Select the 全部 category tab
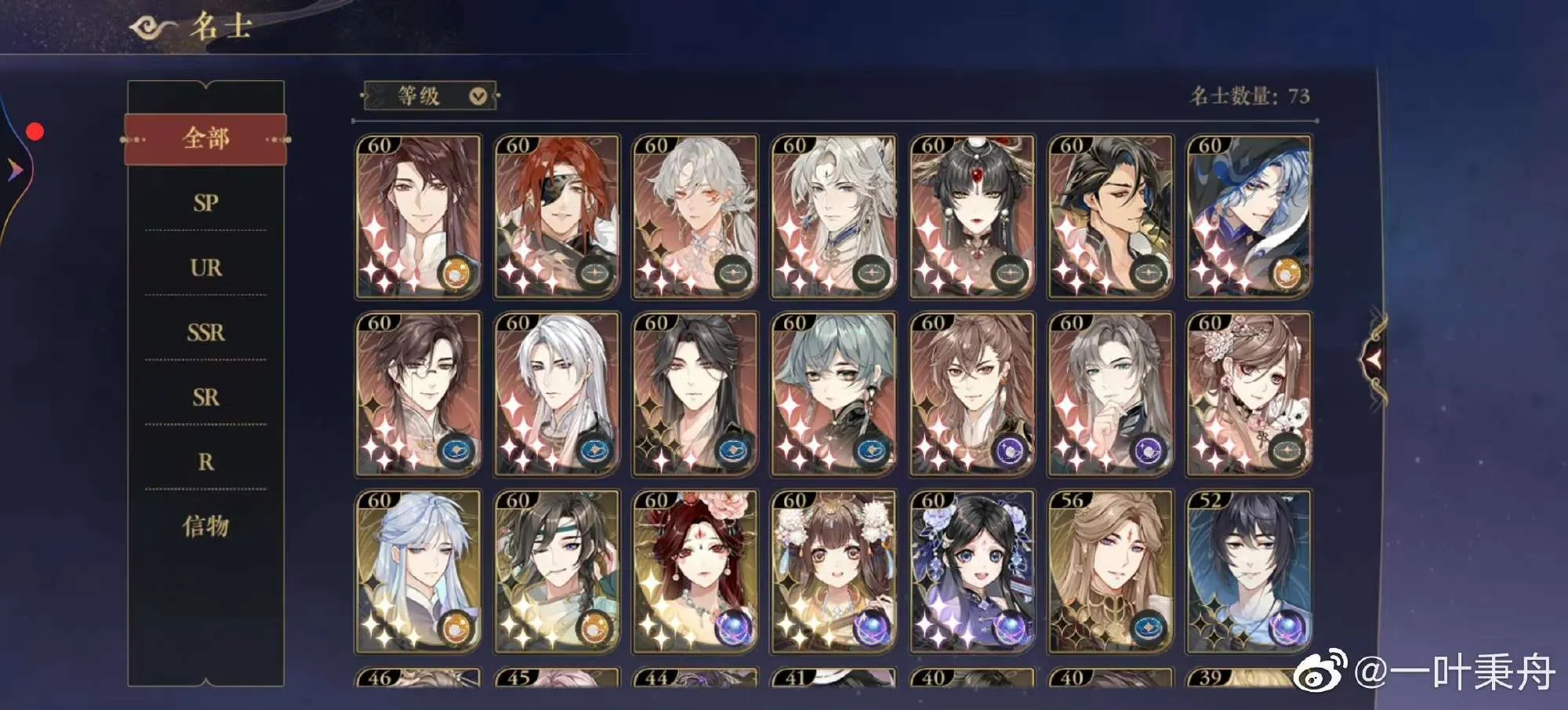 pos(205,139)
